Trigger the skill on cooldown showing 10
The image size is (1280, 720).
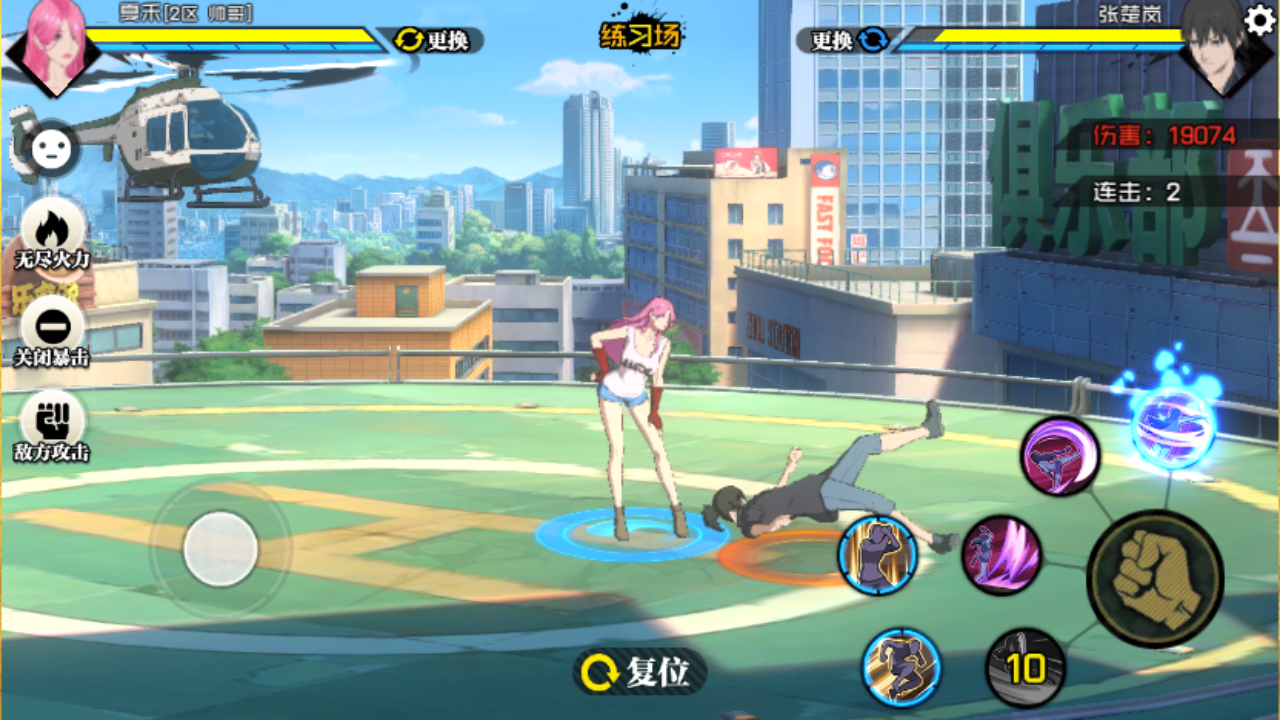click(x=1025, y=667)
